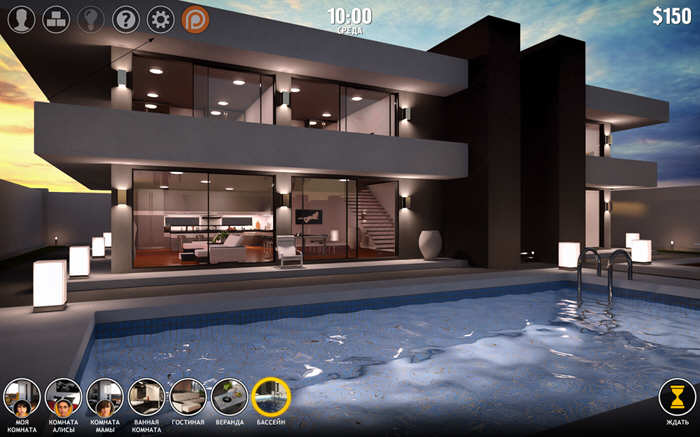
Task: Go to Комната Алисы location
Action: (62, 397)
